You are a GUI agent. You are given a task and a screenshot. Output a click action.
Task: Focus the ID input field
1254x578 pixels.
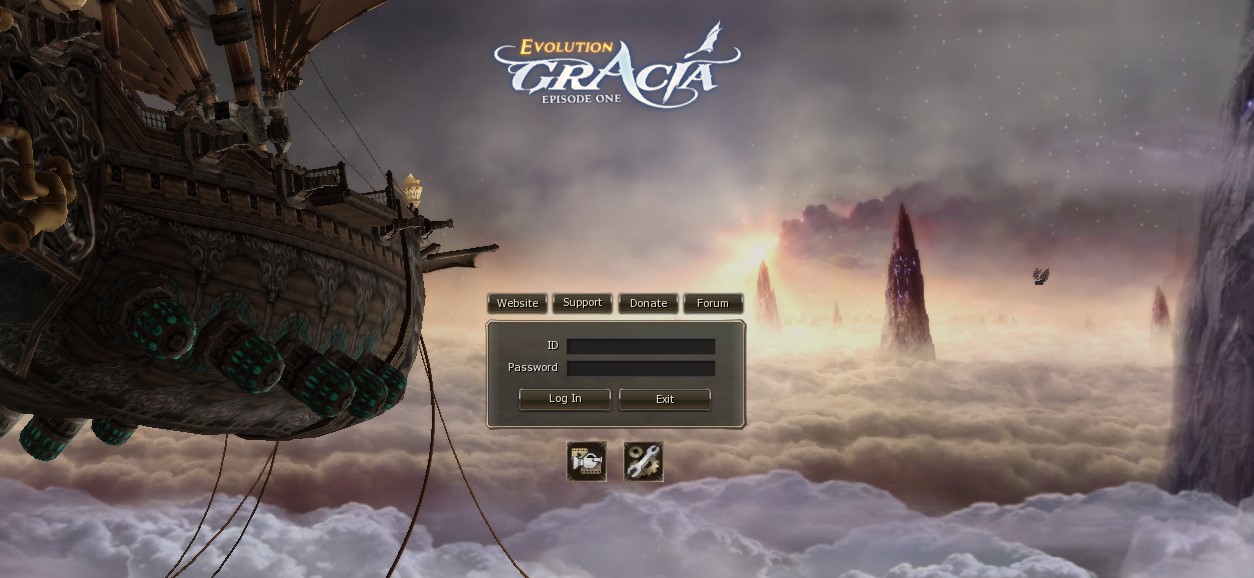pyautogui.click(x=640, y=346)
